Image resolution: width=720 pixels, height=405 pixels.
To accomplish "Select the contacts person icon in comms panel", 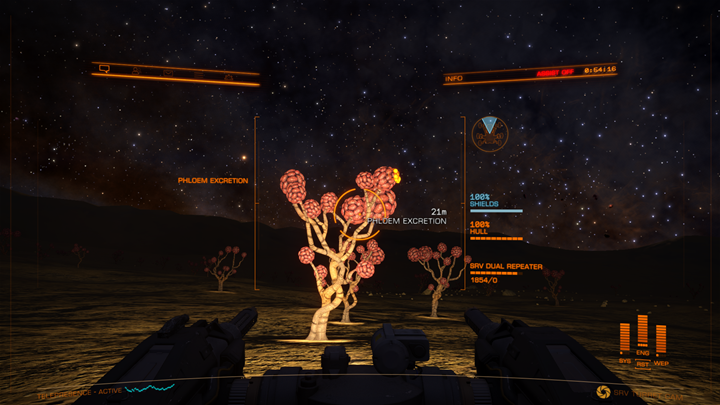I will point(136,71).
